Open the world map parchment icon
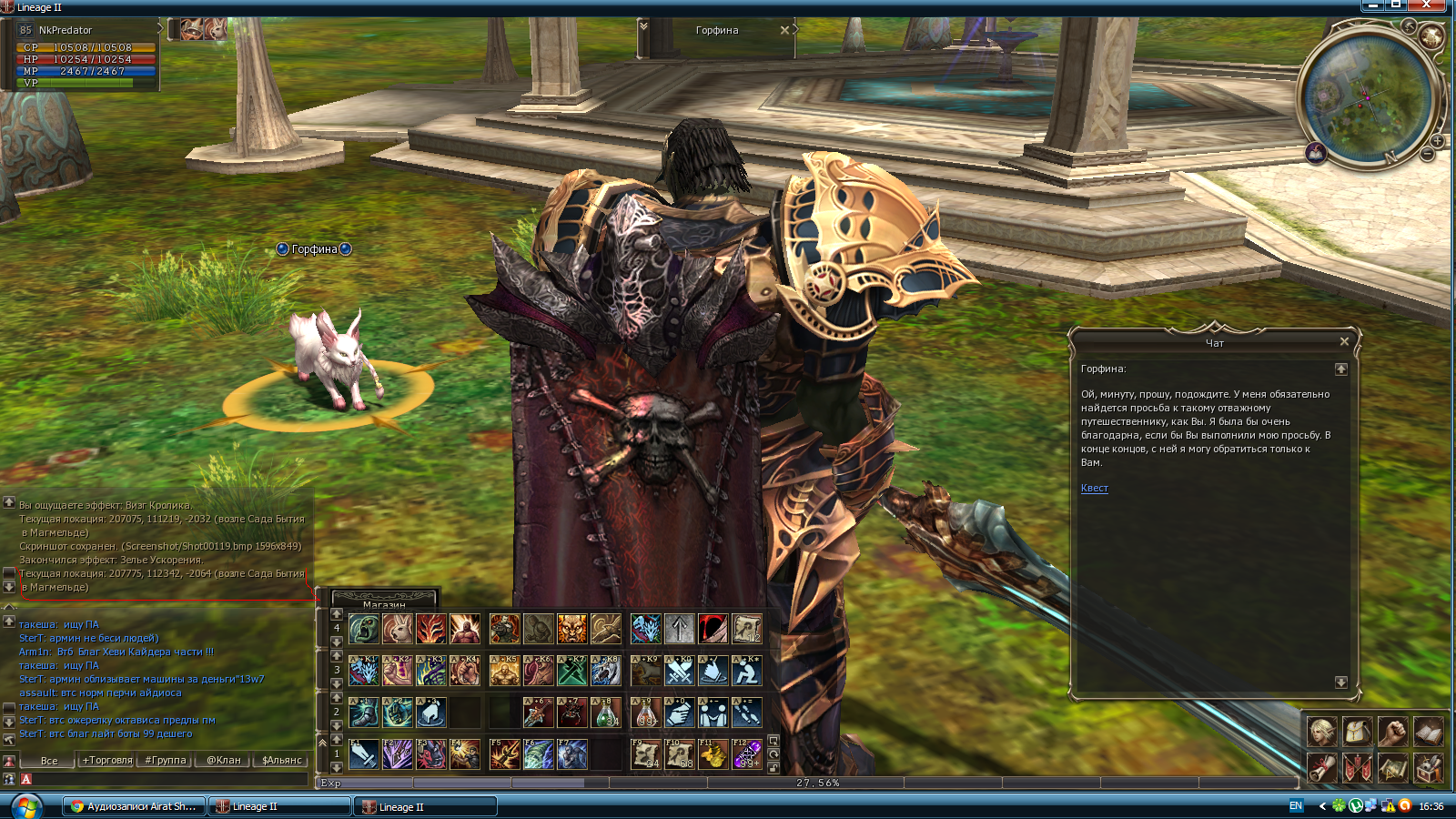This screenshot has width=1456, height=819. (x=1392, y=768)
